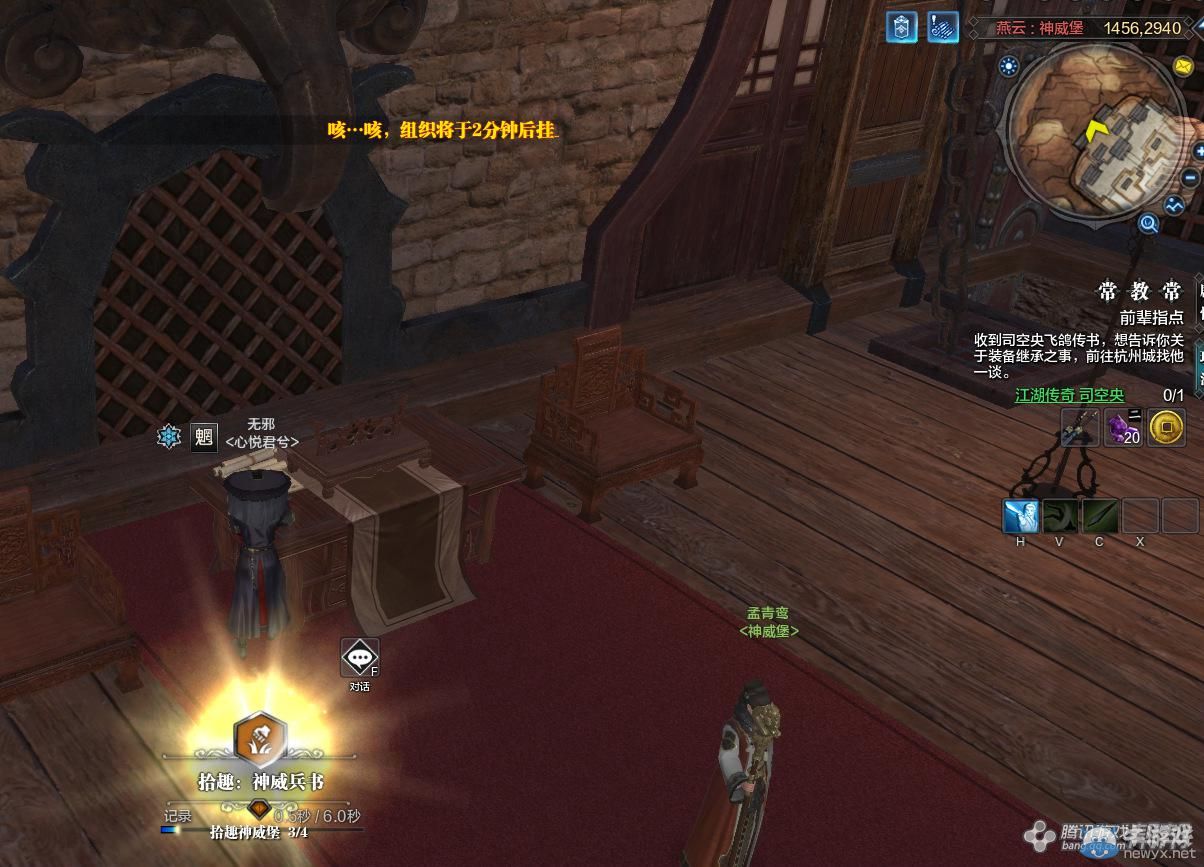The image size is (1204, 867).
Task: Inspect the purple crystal reward icon
Action: coord(1122,428)
